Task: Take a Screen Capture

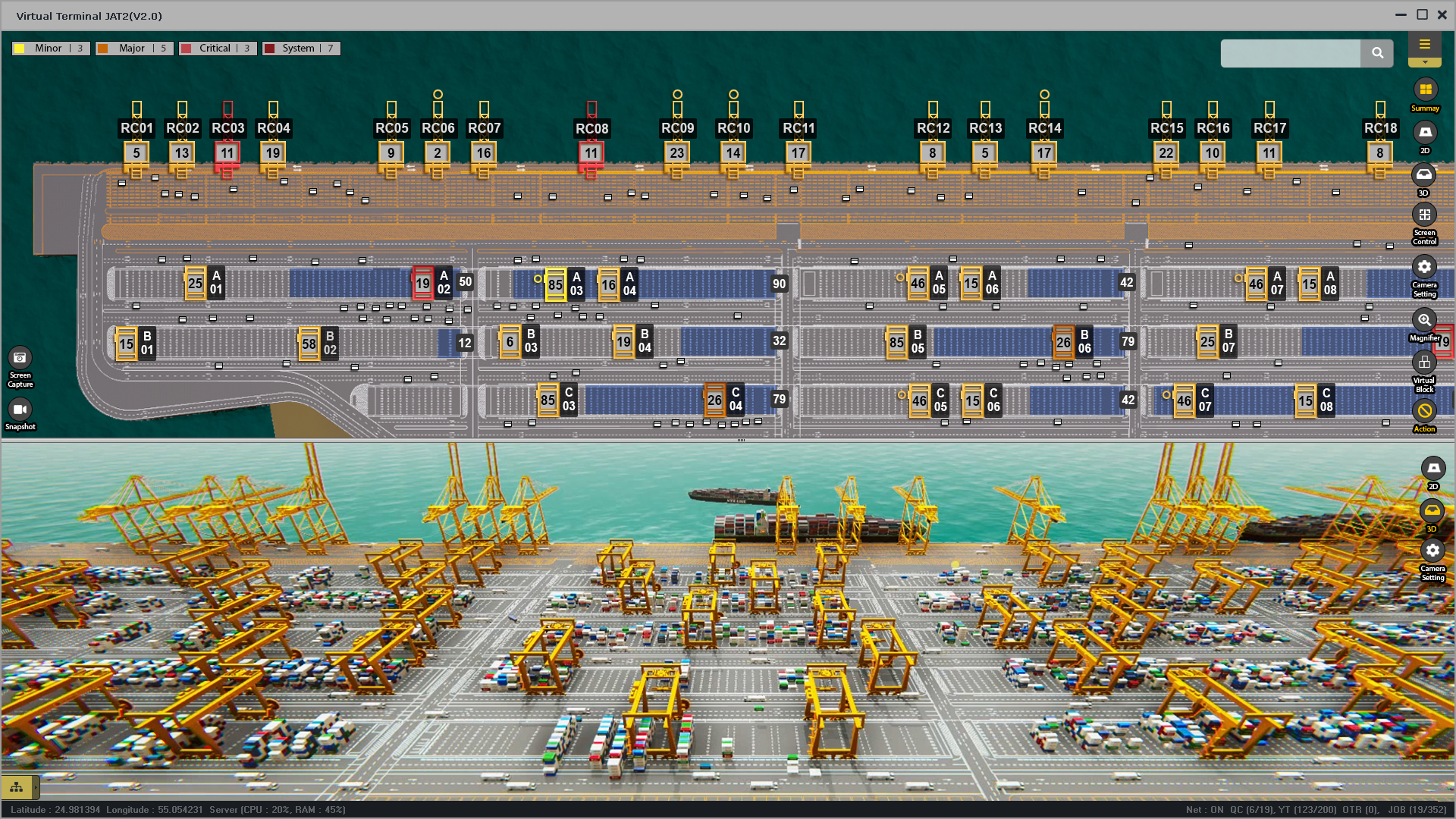Action: pyautogui.click(x=20, y=358)
